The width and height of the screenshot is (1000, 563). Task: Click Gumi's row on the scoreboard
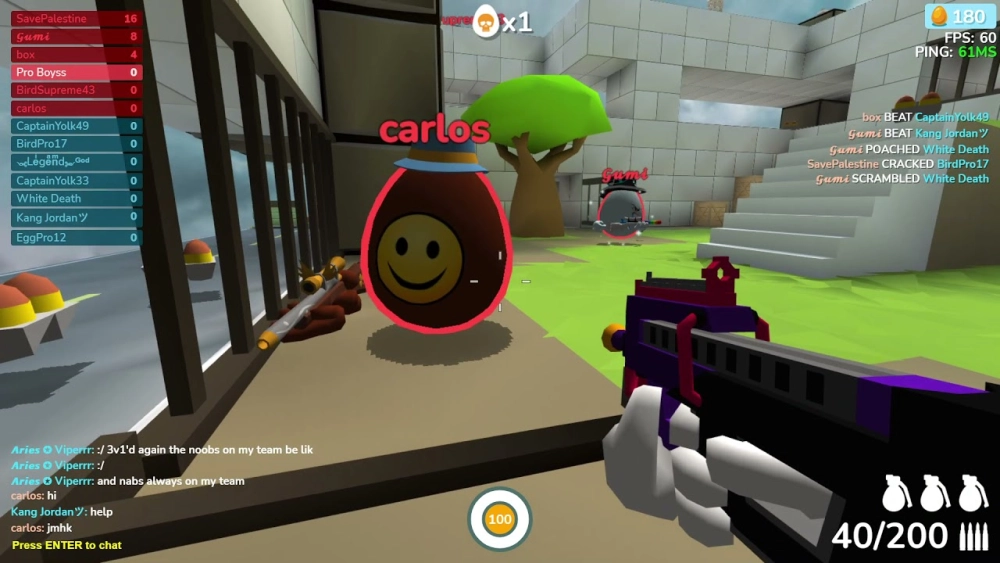pyautogui.click(x=76, y=37)
